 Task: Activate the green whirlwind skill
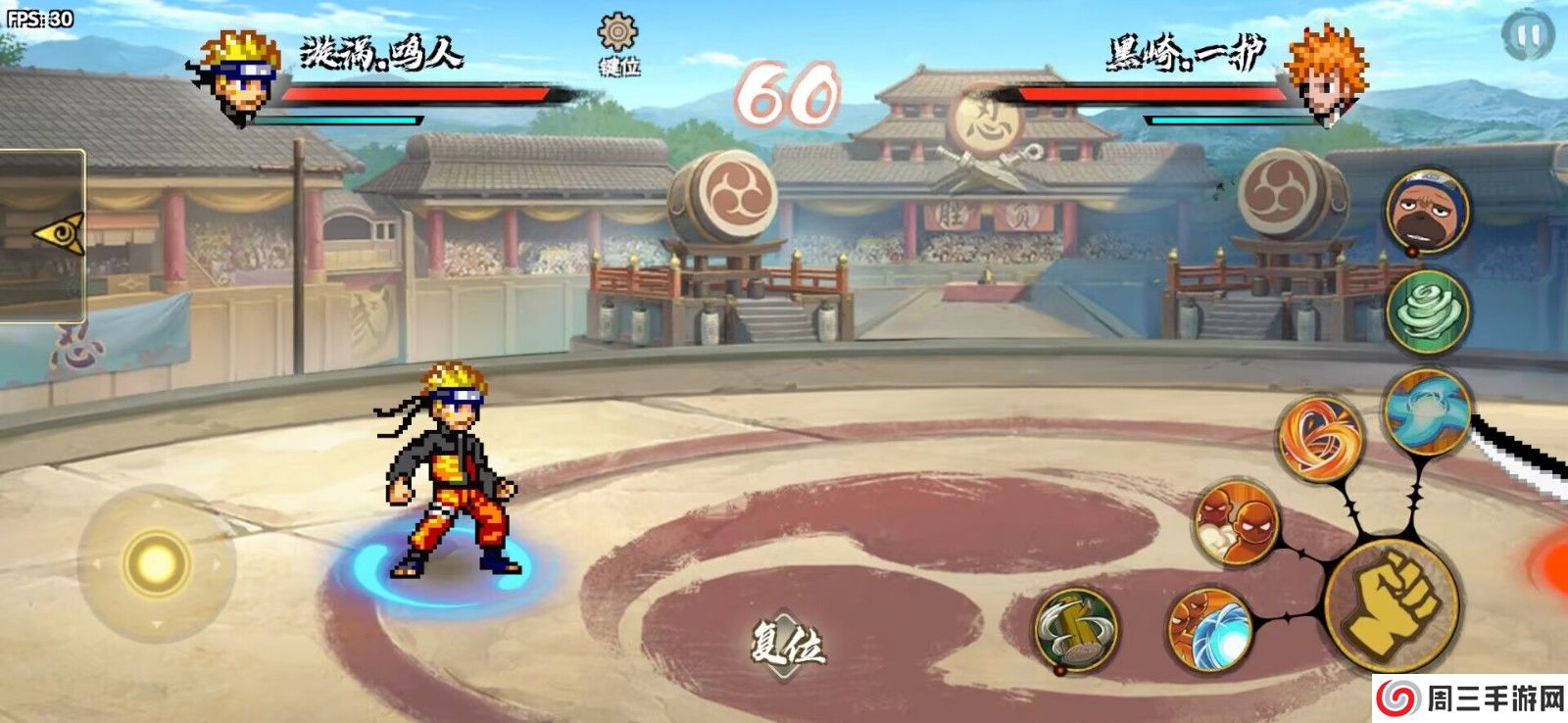click(x=1428, y=311)
